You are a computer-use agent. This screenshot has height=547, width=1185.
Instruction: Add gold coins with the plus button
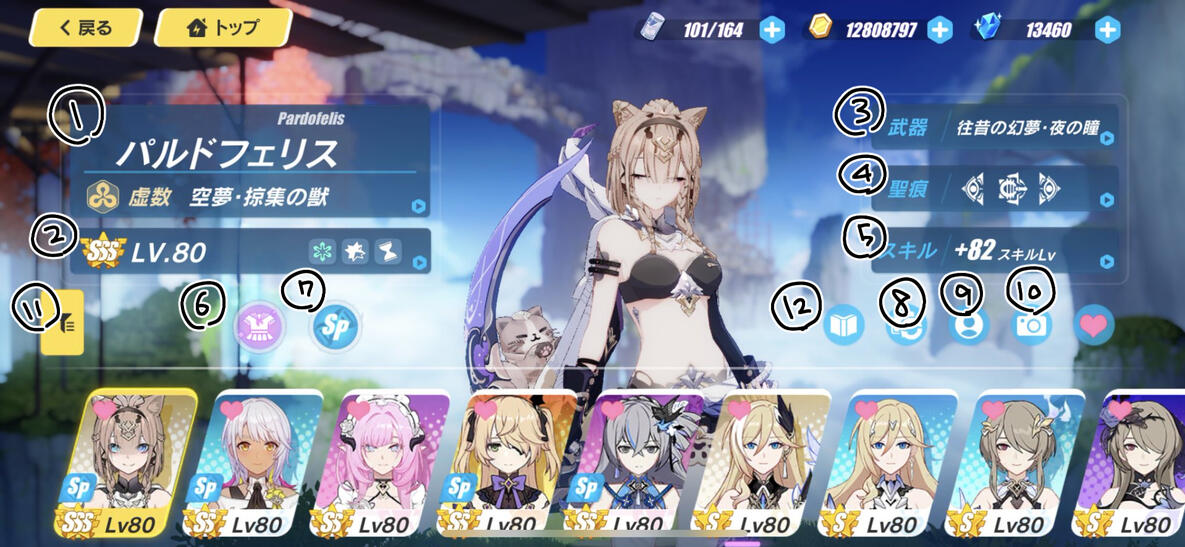click(x=940, y=30)
